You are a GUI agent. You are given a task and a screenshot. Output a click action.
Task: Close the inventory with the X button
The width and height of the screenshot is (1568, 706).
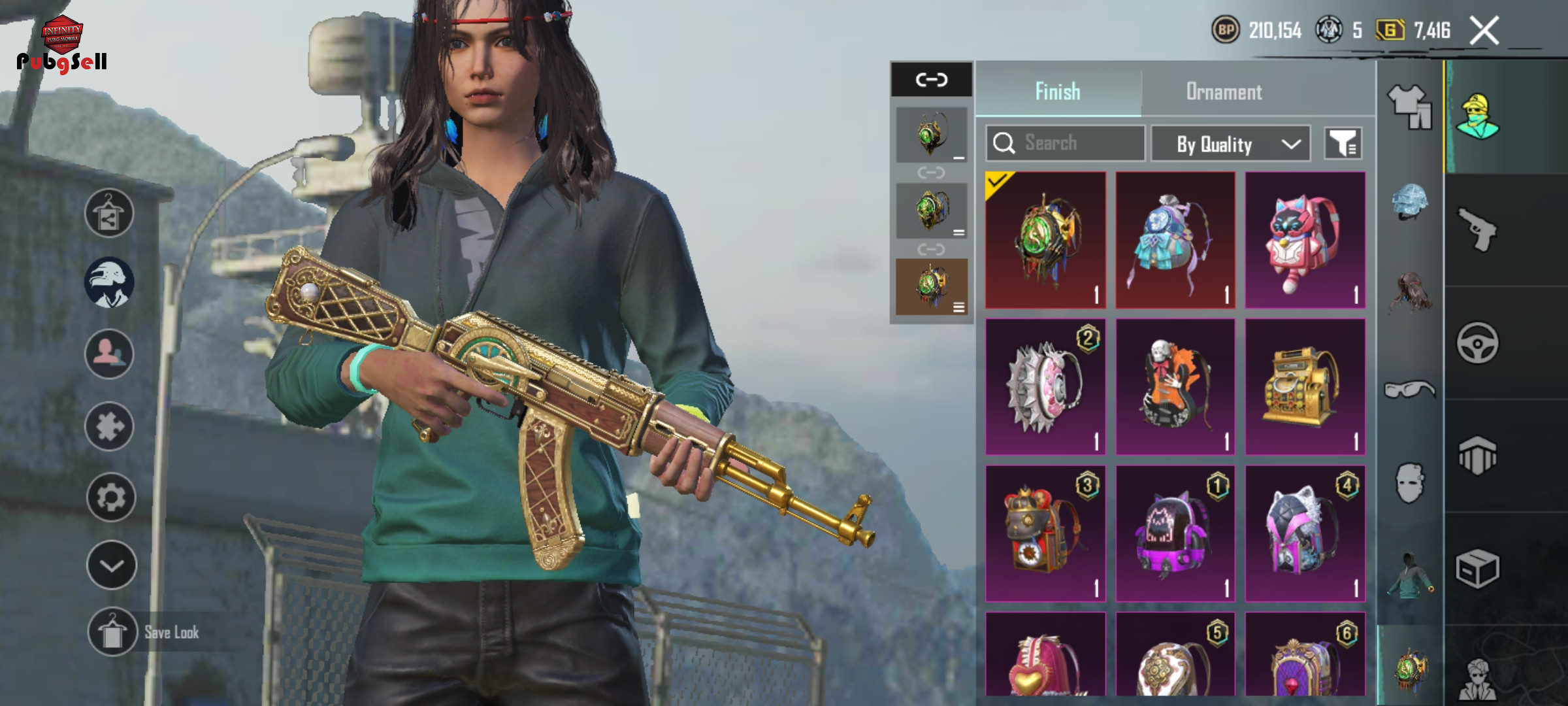click(x=1484, y=31)
